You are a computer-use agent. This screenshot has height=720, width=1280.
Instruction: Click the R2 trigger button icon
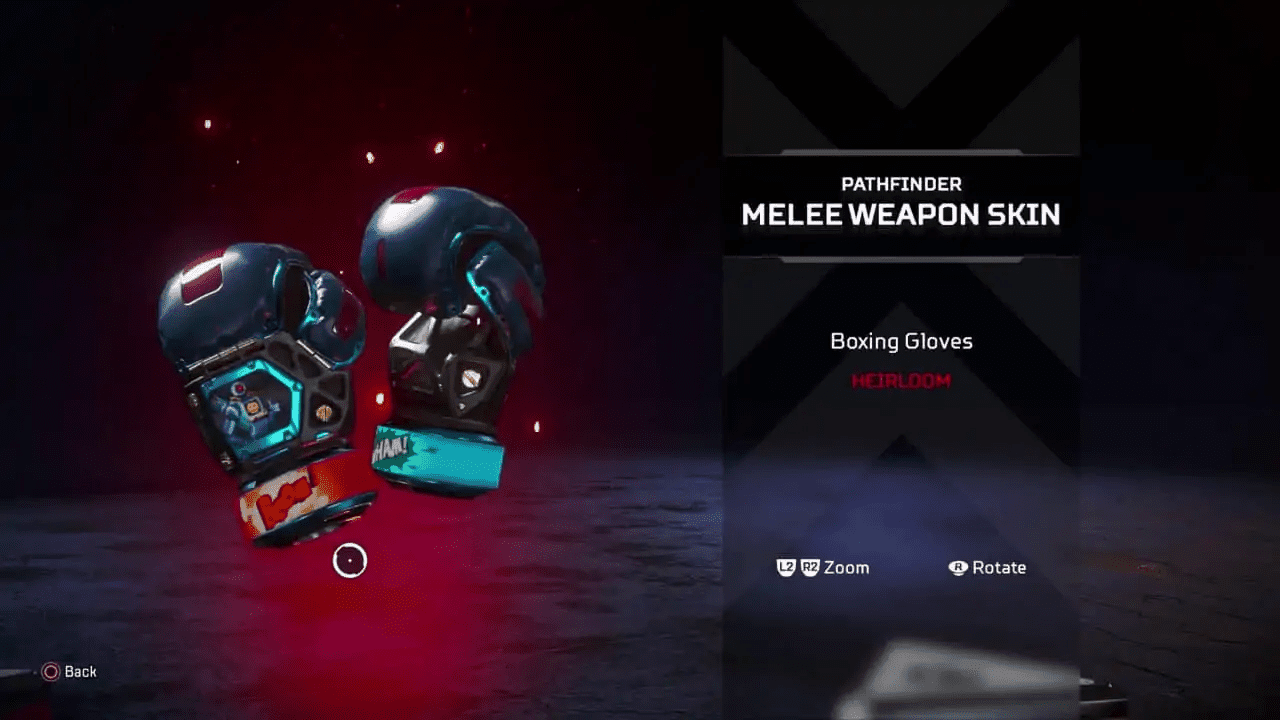point(808,566)
